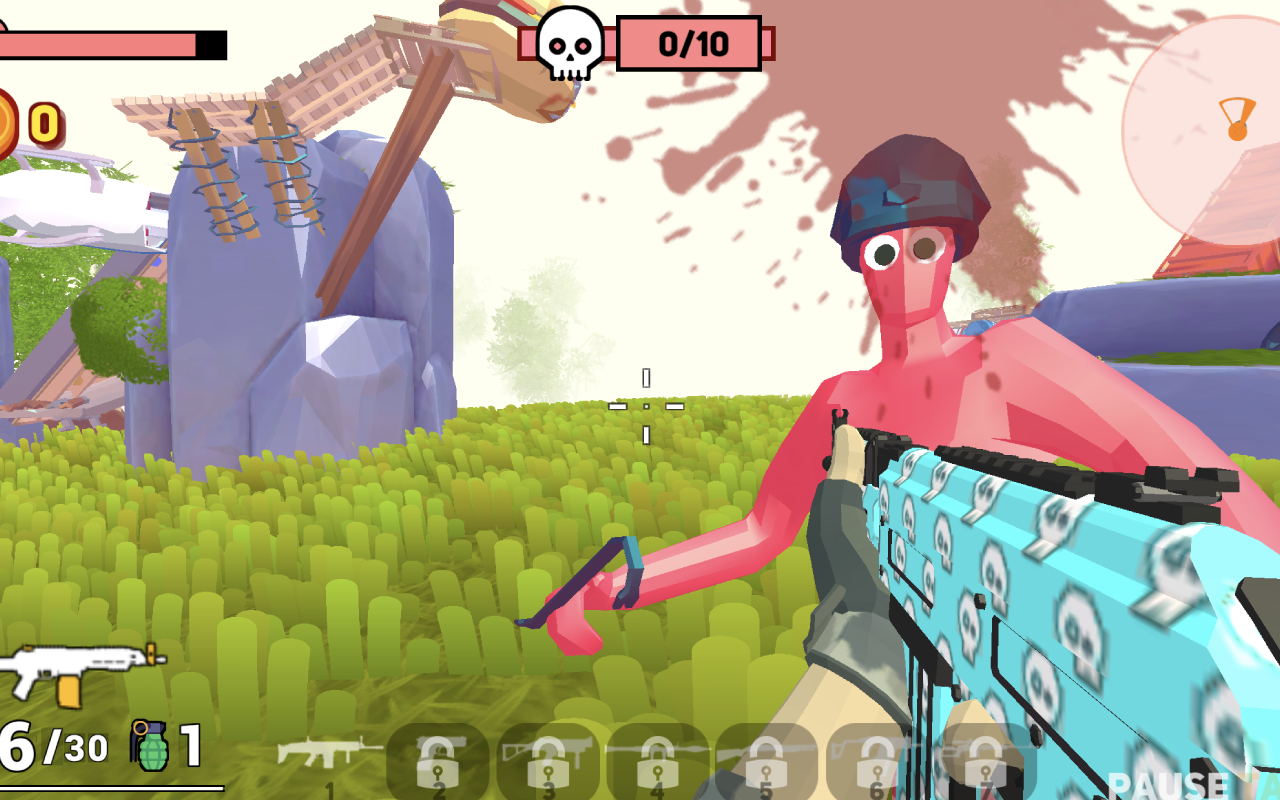
Task: Click the 0/10 kill progress bar
Action: (692, 42)
